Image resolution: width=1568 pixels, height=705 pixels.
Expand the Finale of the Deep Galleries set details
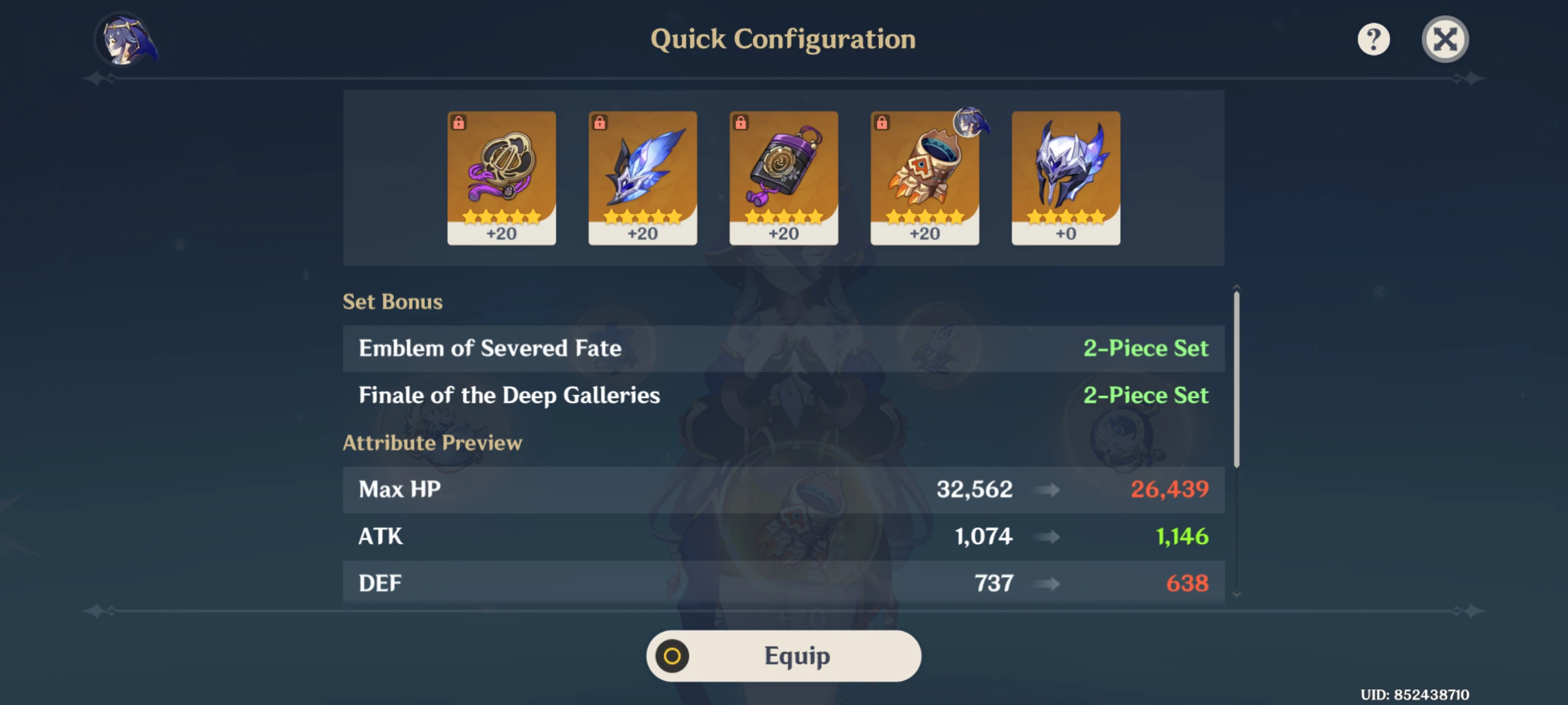tap(784, 395)
